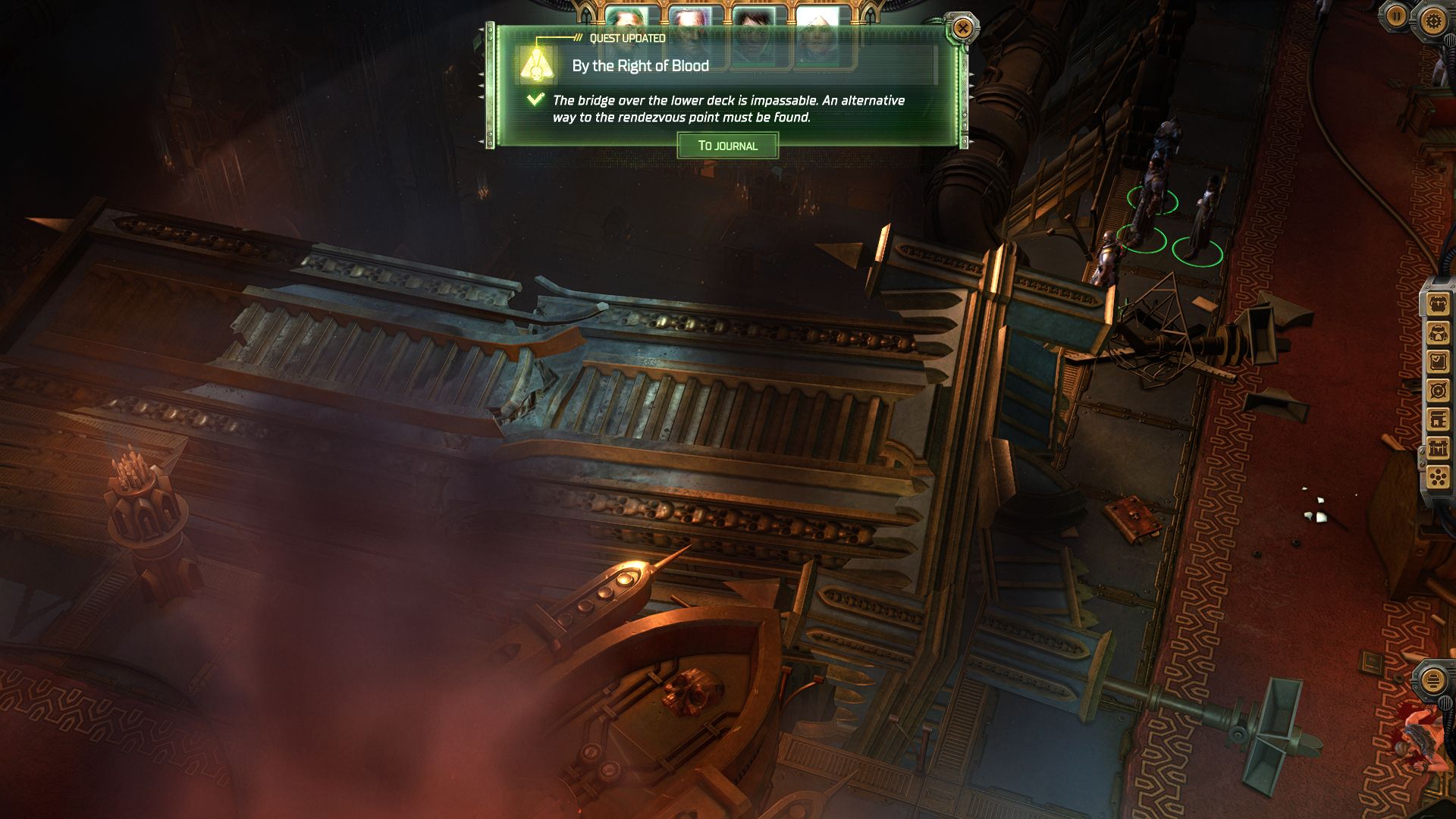Screen dimensions: 1456x819
Task: Open the gear settings menu
Action: 1432,20
